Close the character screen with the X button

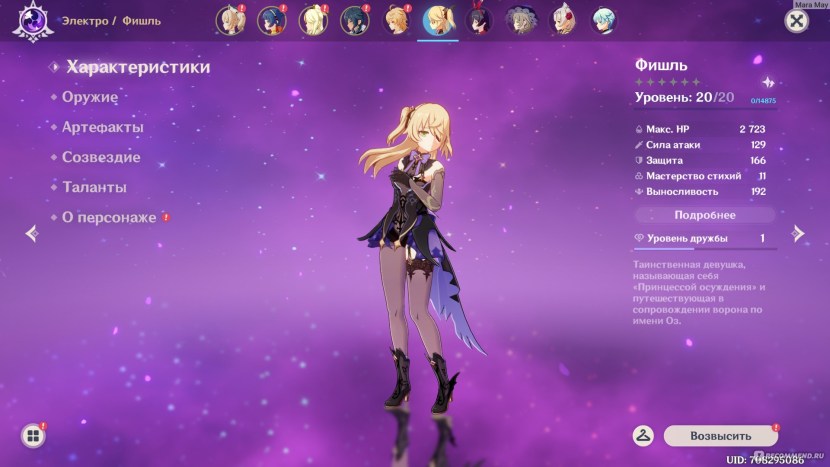click(x=796, y=21)
